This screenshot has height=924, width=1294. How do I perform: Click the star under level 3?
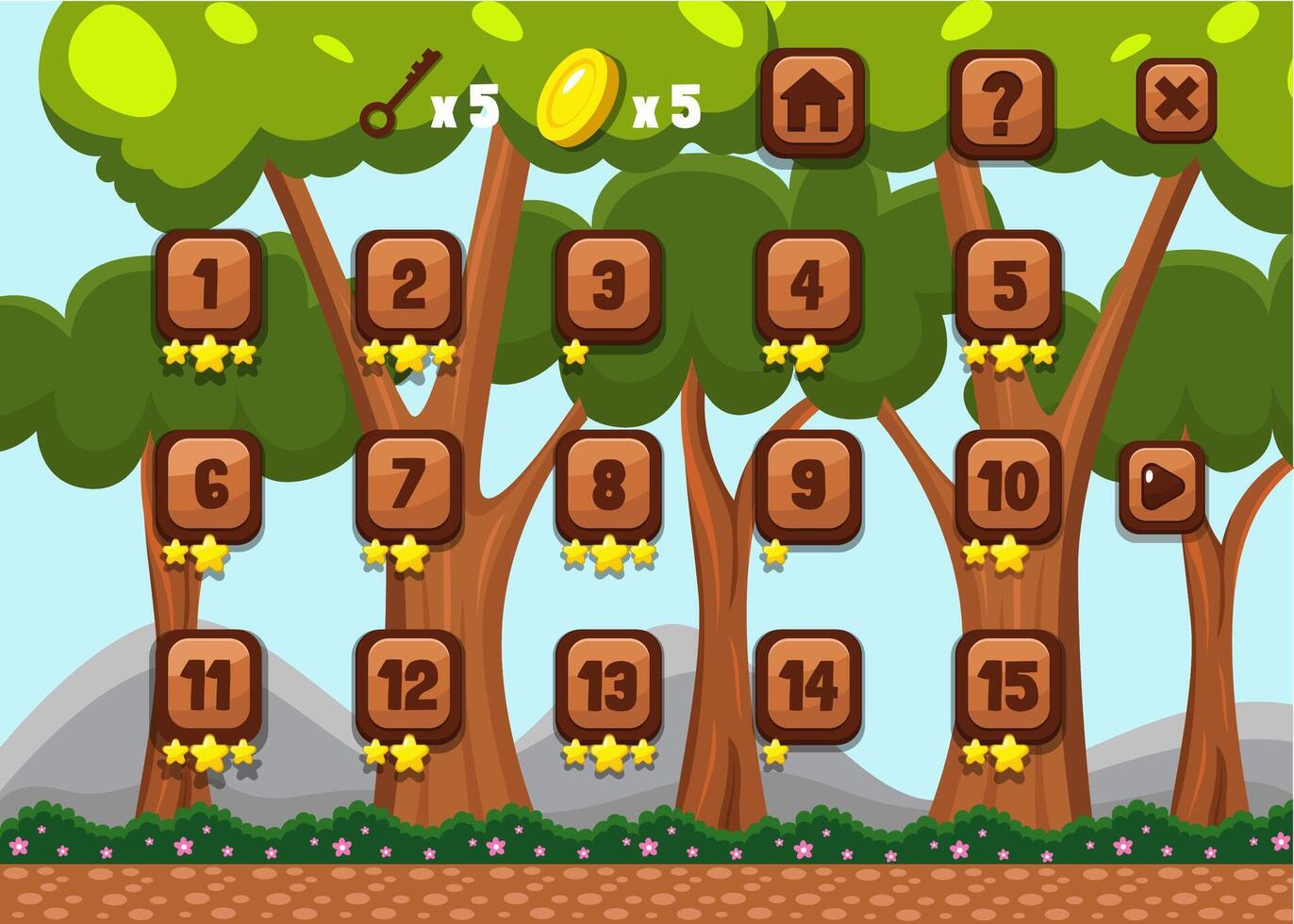pyautogui.click(x=575, y=352)
